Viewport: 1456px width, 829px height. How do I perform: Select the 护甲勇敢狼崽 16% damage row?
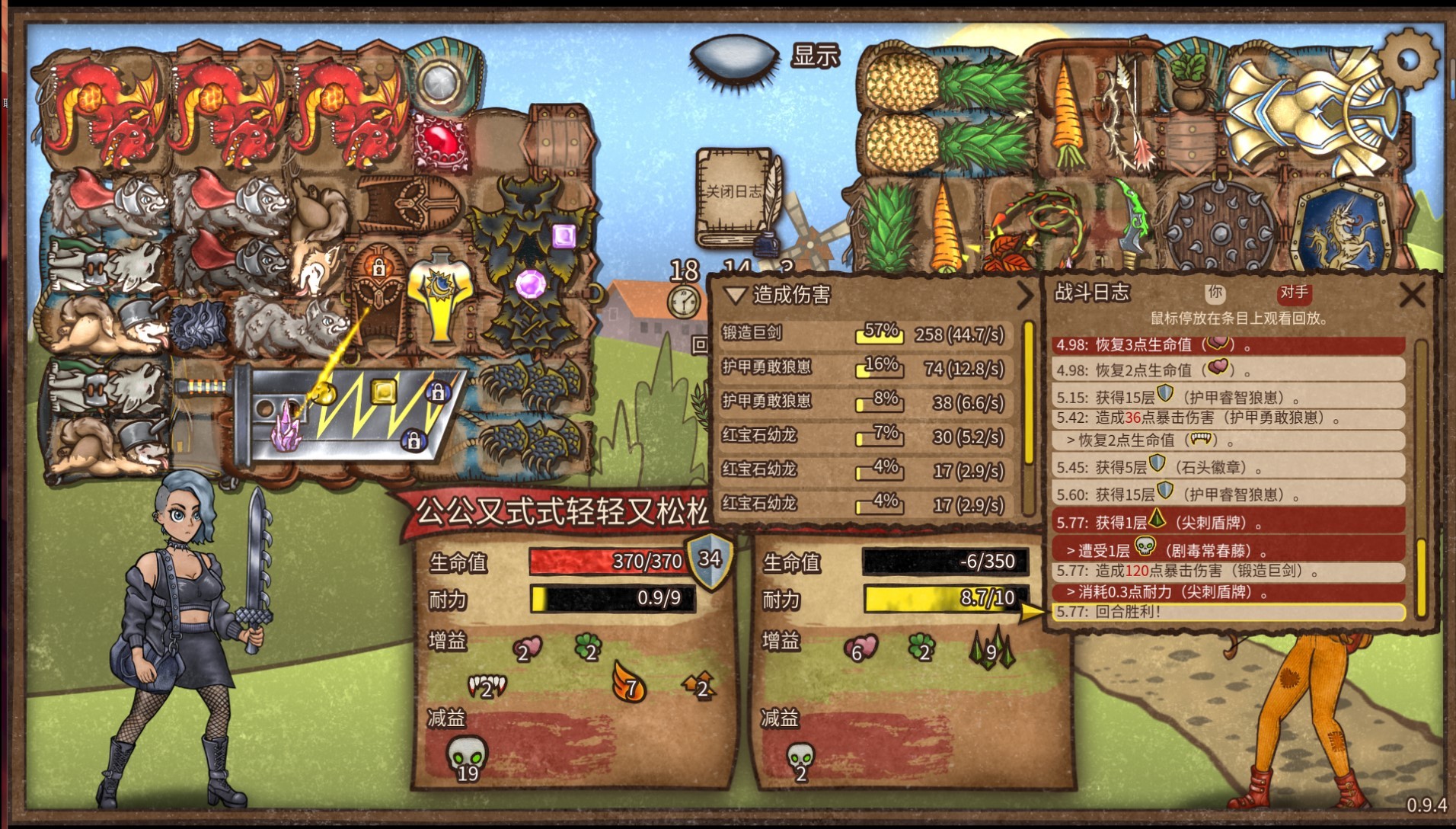864,368
